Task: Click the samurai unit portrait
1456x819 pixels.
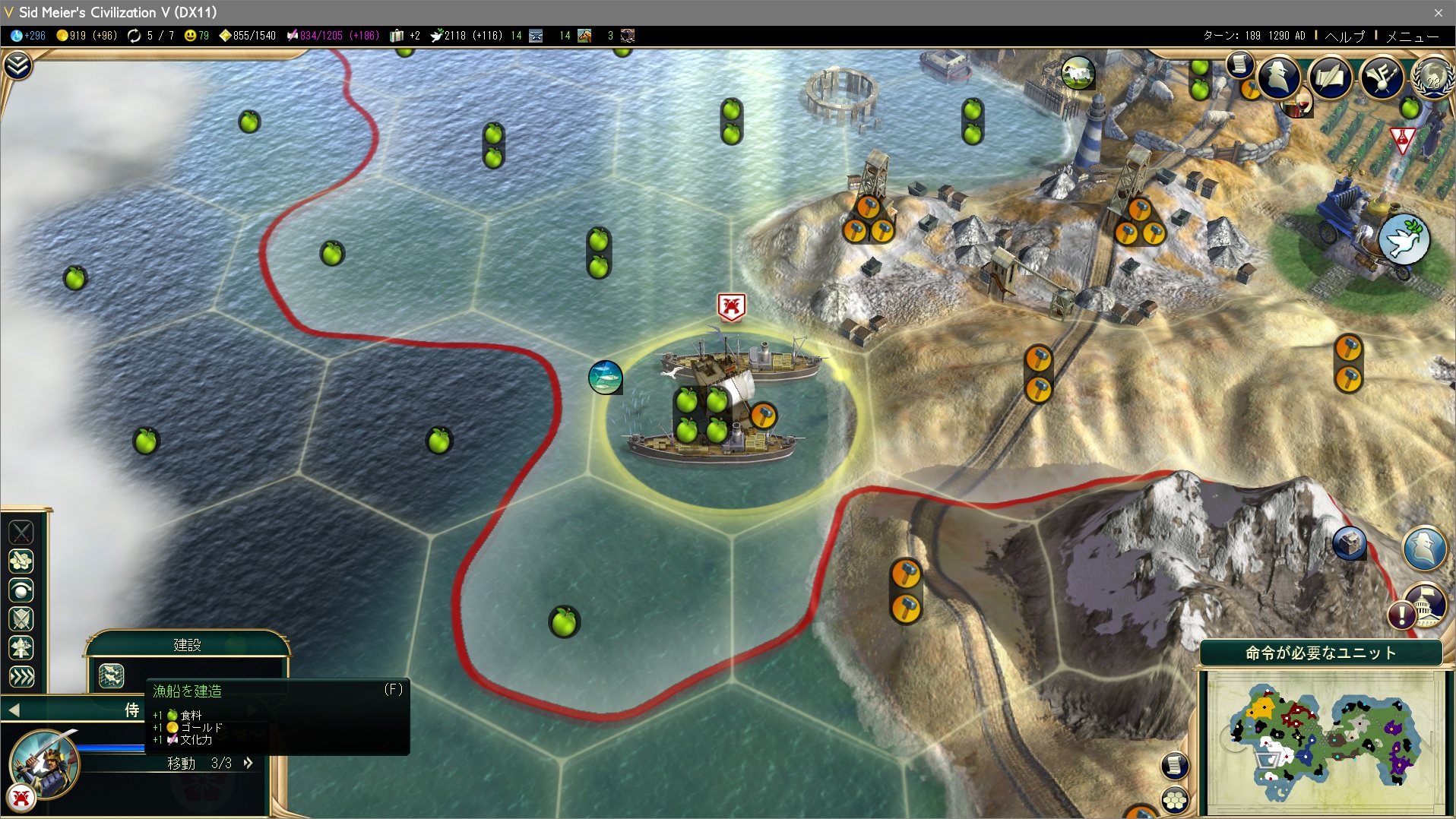Action: [44, 764]
